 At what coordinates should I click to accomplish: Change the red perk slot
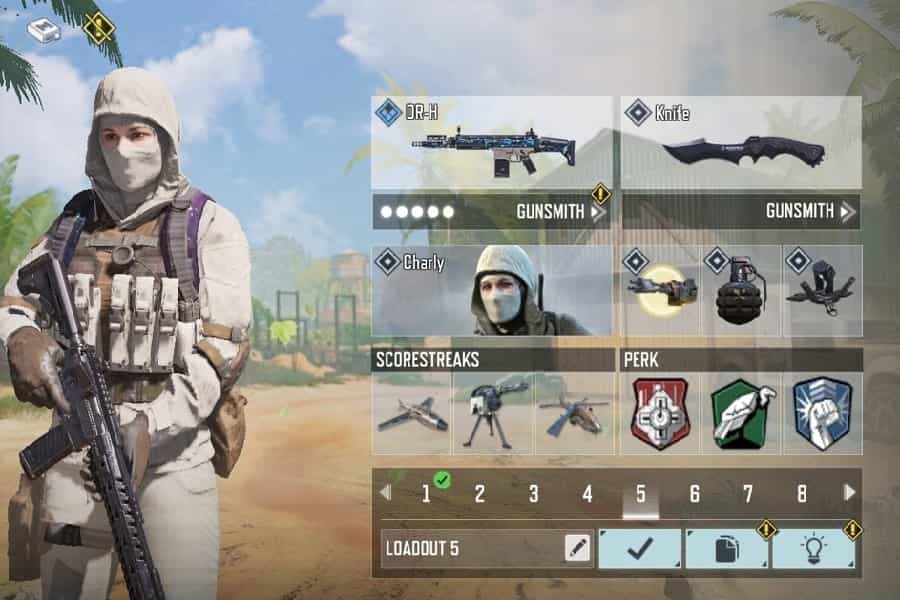(x=661, y=413)
